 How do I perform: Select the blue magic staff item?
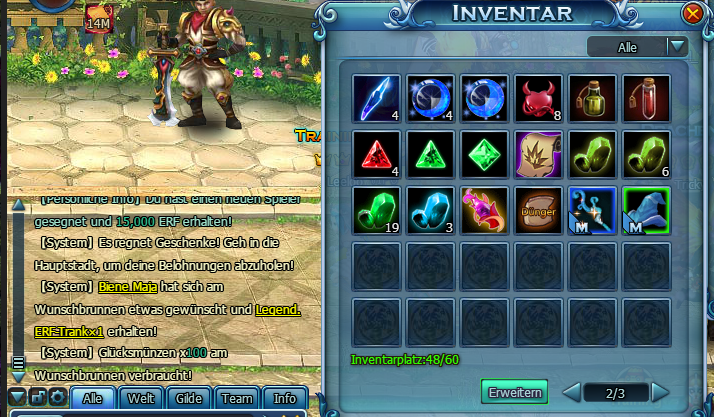click(592, 210)
